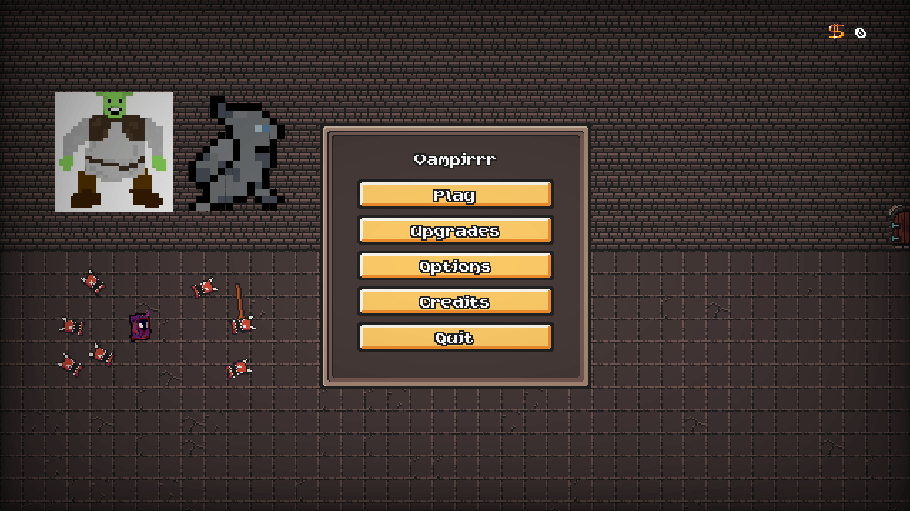Open the Options screen
This screenshot has width=910, height=511.
click(455, 266)
